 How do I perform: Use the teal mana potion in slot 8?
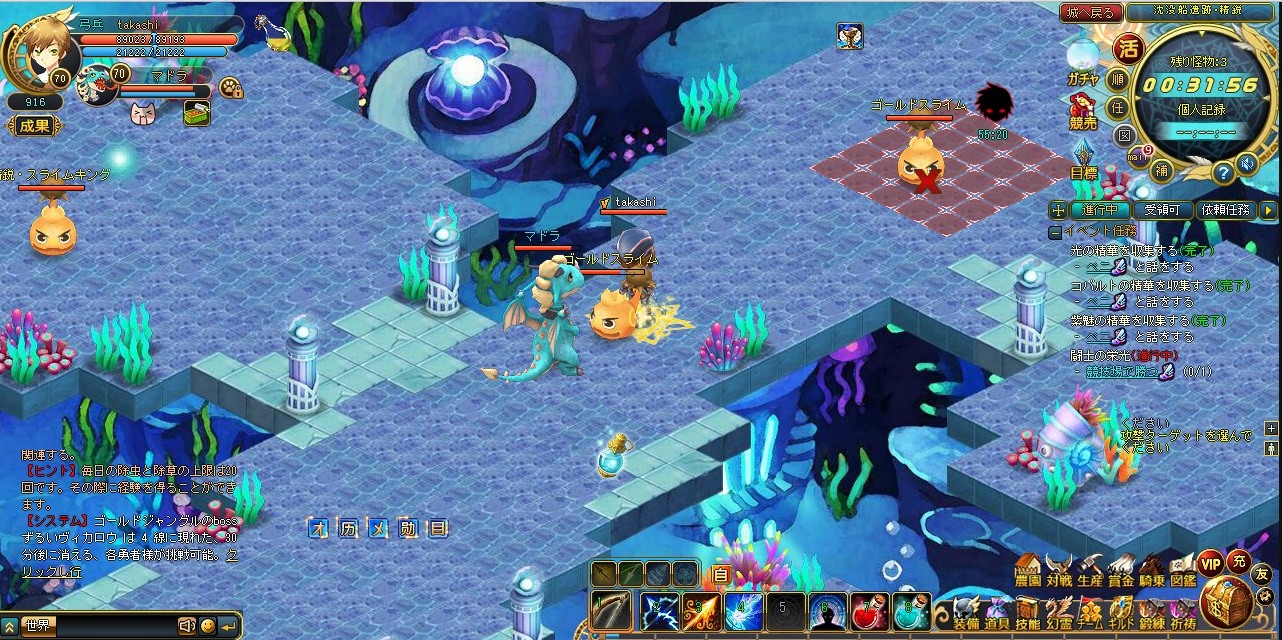coord(911,611)
